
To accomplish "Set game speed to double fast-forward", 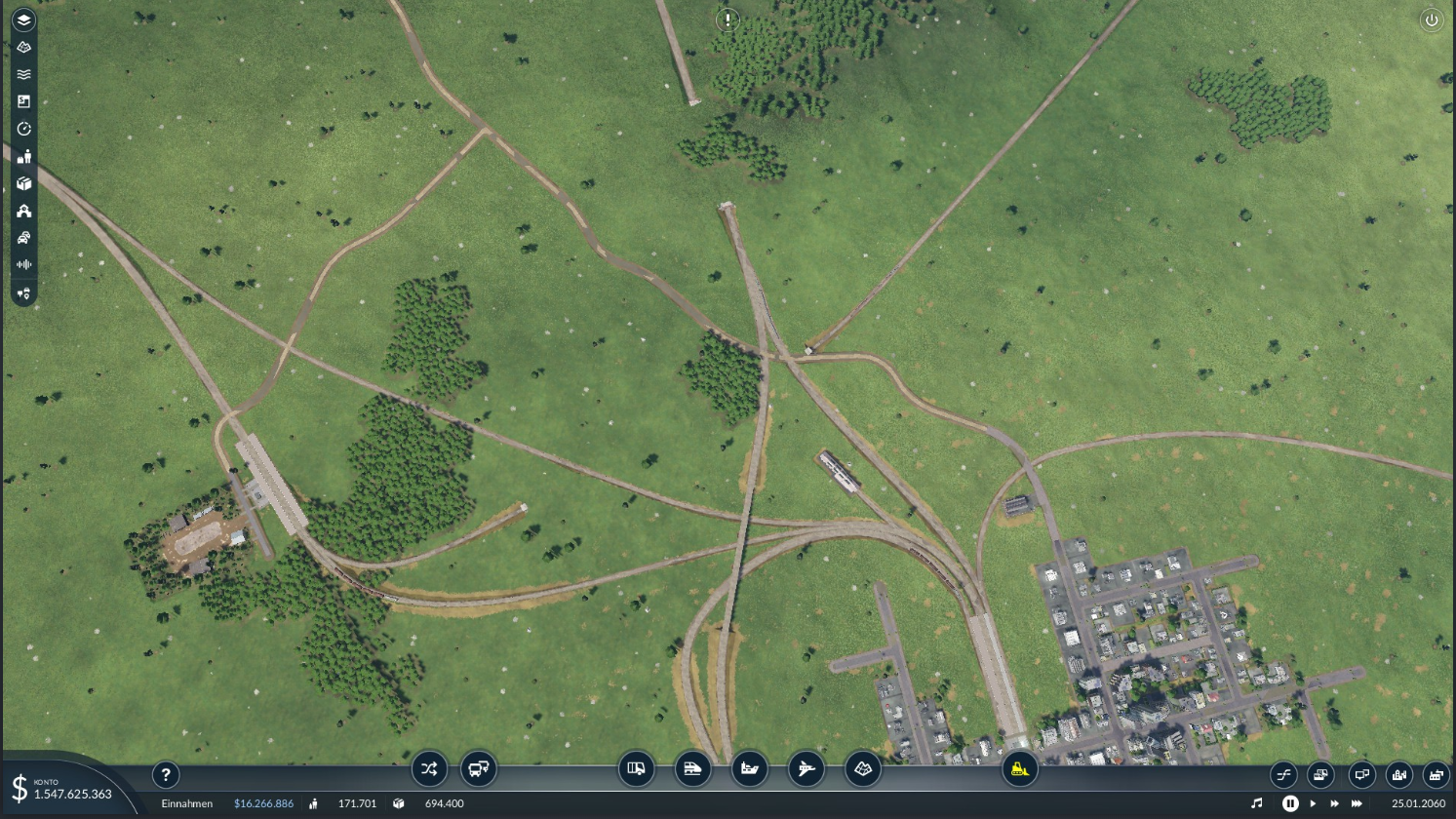I will coord(1334,803).
